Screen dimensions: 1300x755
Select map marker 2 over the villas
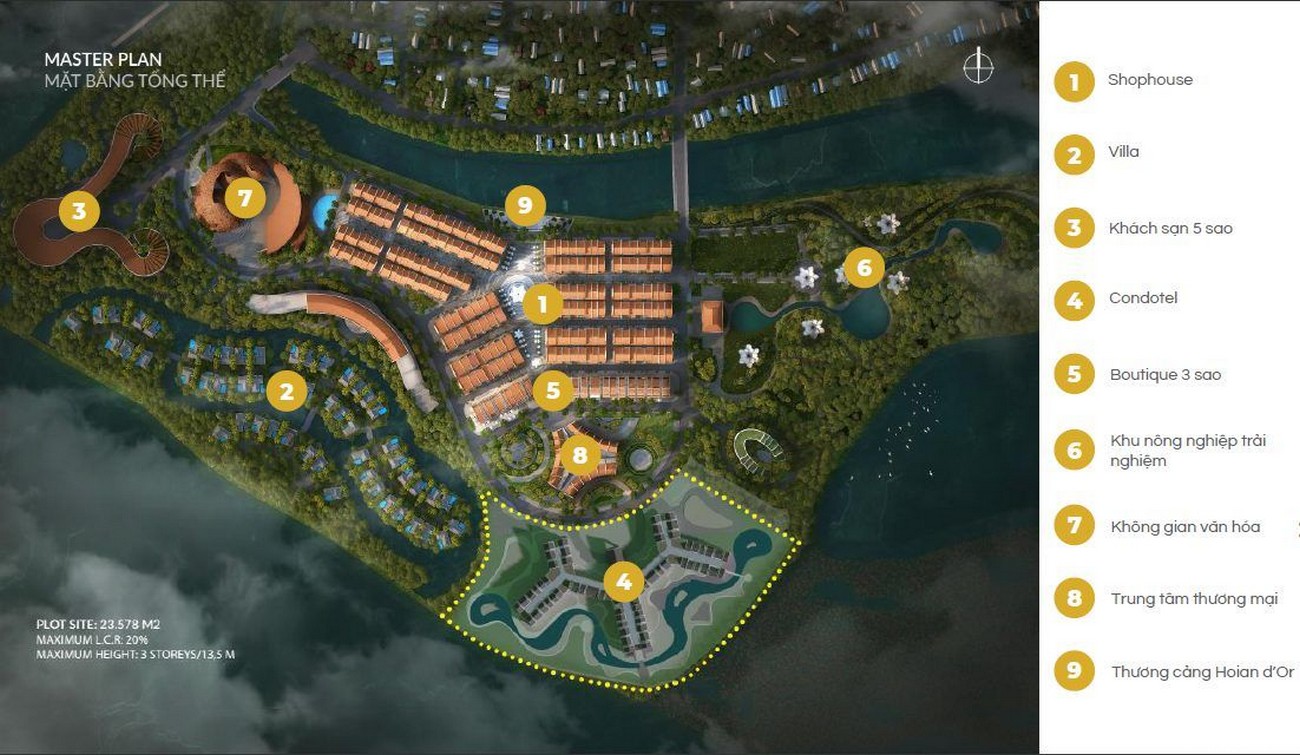click(287, 391)
